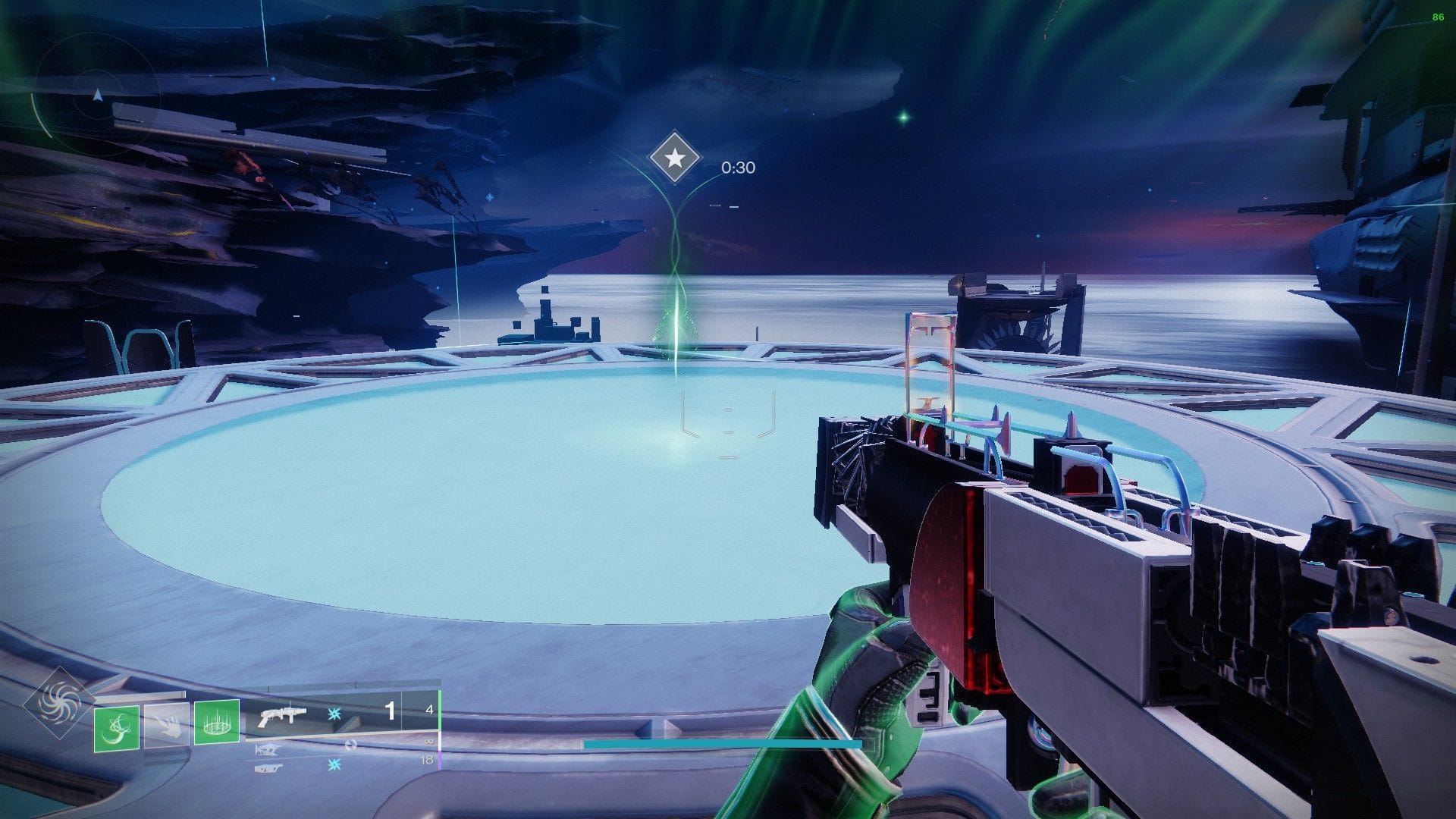Image resolution: width=1456 pixels, height=819 pixels.
Task: Click the infinite ammo symbol in buff bar
Action: pos(428,742)
